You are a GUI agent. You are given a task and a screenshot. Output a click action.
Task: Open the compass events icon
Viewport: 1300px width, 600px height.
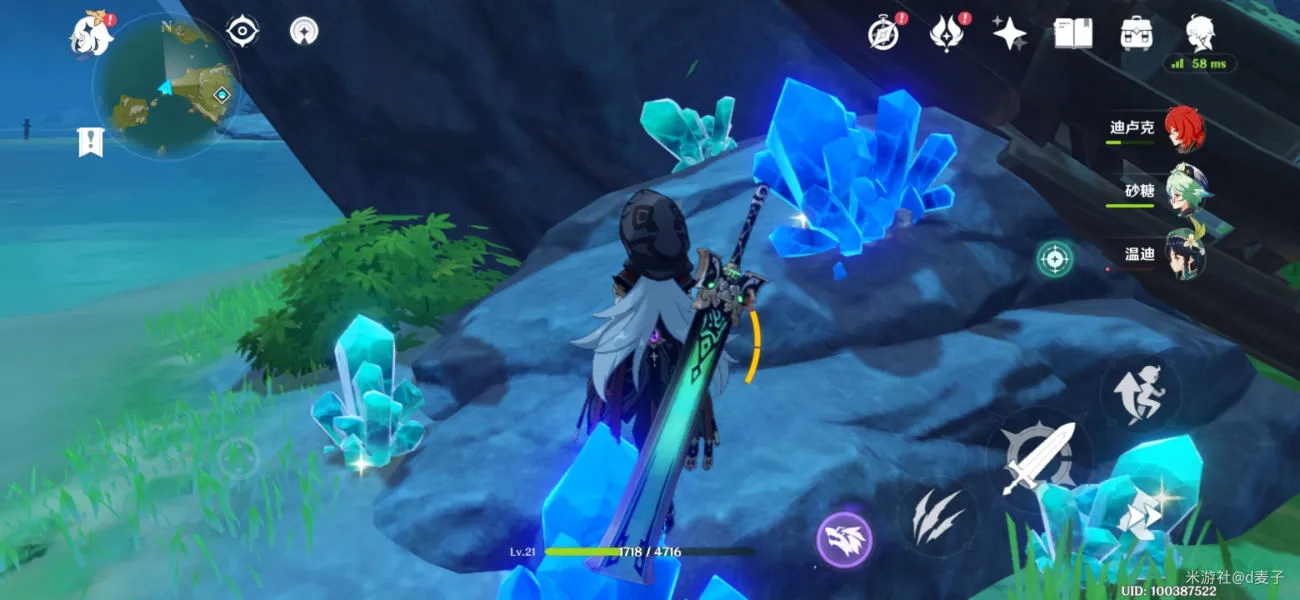[884, 33]
